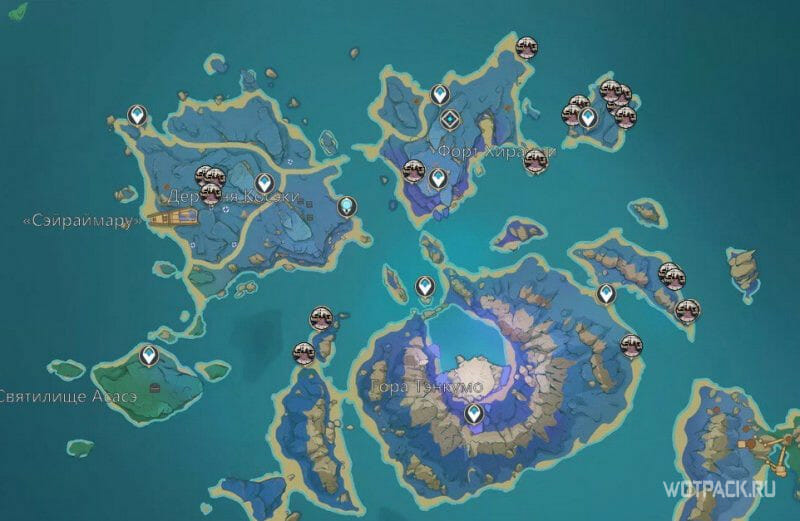Select the enemy marker at Fort Hiraumi's northern tip
Screen dimensions: 800x521
coord(525,45)
